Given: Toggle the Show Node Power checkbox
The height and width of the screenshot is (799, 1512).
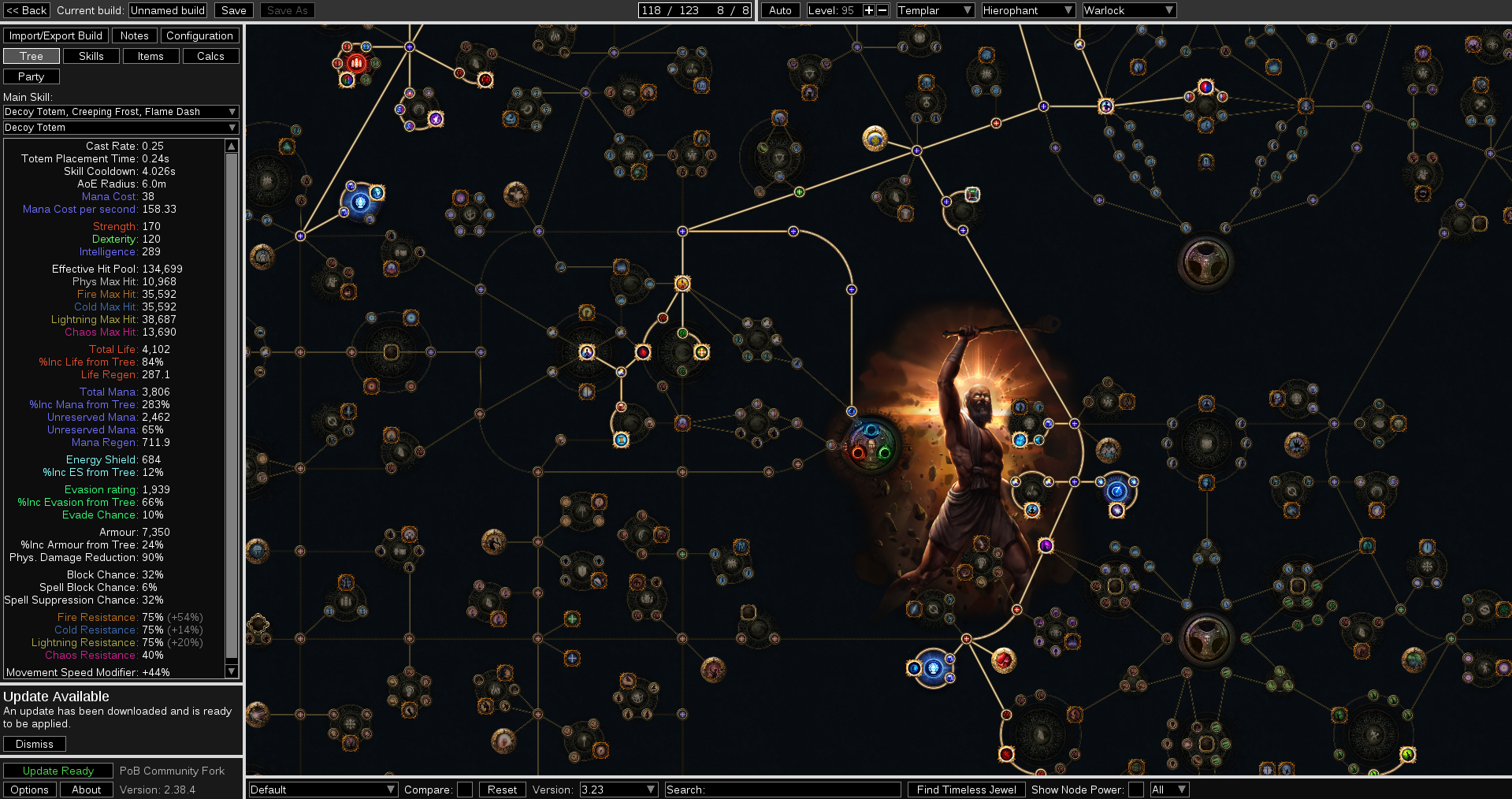Looking at the screenshot, I should click(x=1136, y=789).
